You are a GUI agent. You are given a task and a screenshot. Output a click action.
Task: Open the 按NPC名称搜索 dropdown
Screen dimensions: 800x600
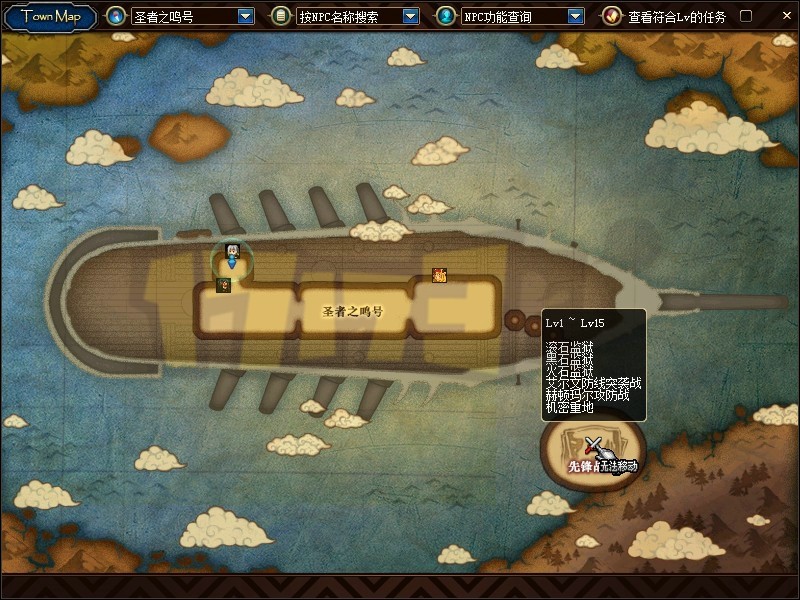[x=410, y=17]
